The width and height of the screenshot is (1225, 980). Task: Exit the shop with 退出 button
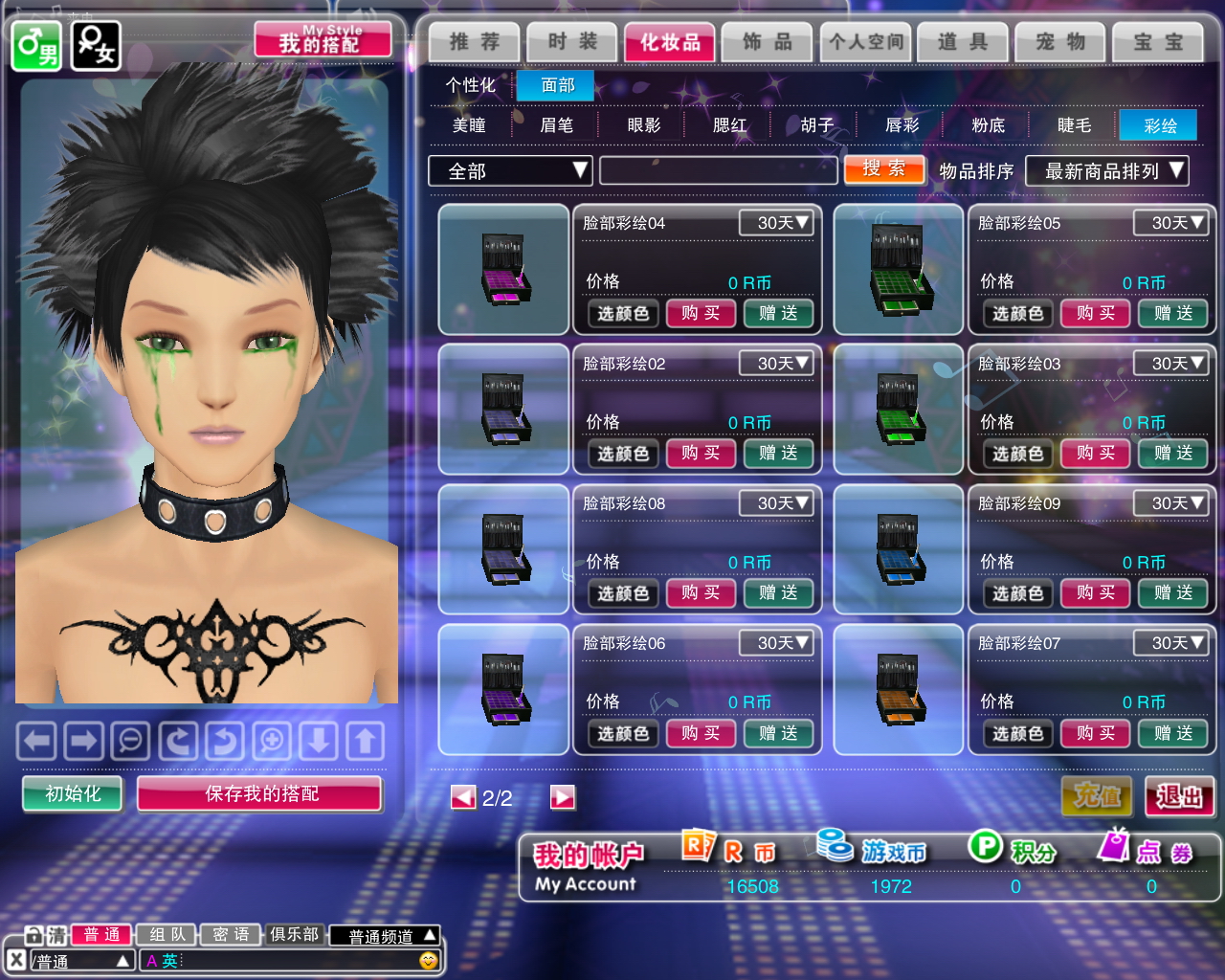point(1179,796)
